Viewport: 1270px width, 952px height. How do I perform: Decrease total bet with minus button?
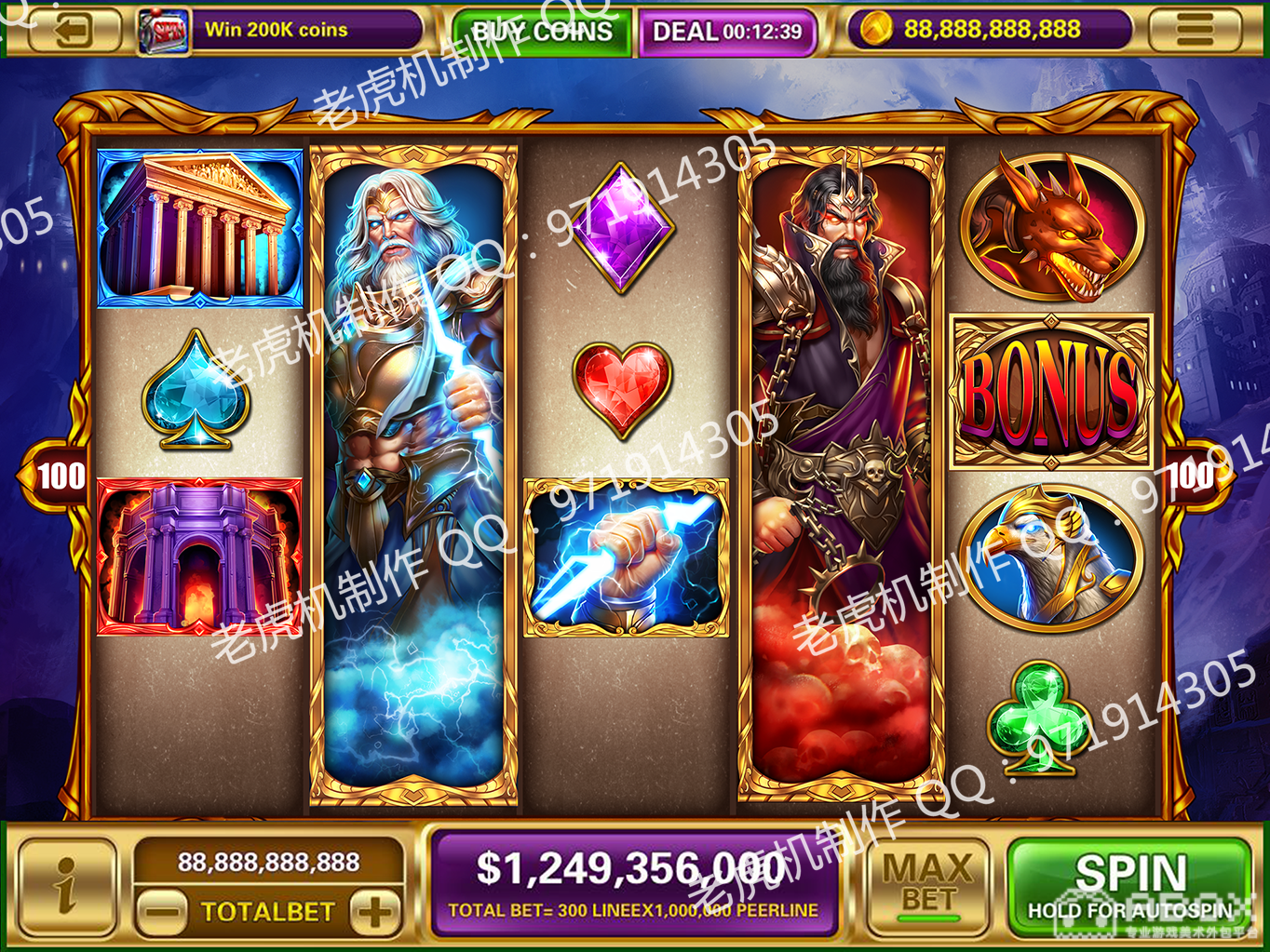click(163, 911)
